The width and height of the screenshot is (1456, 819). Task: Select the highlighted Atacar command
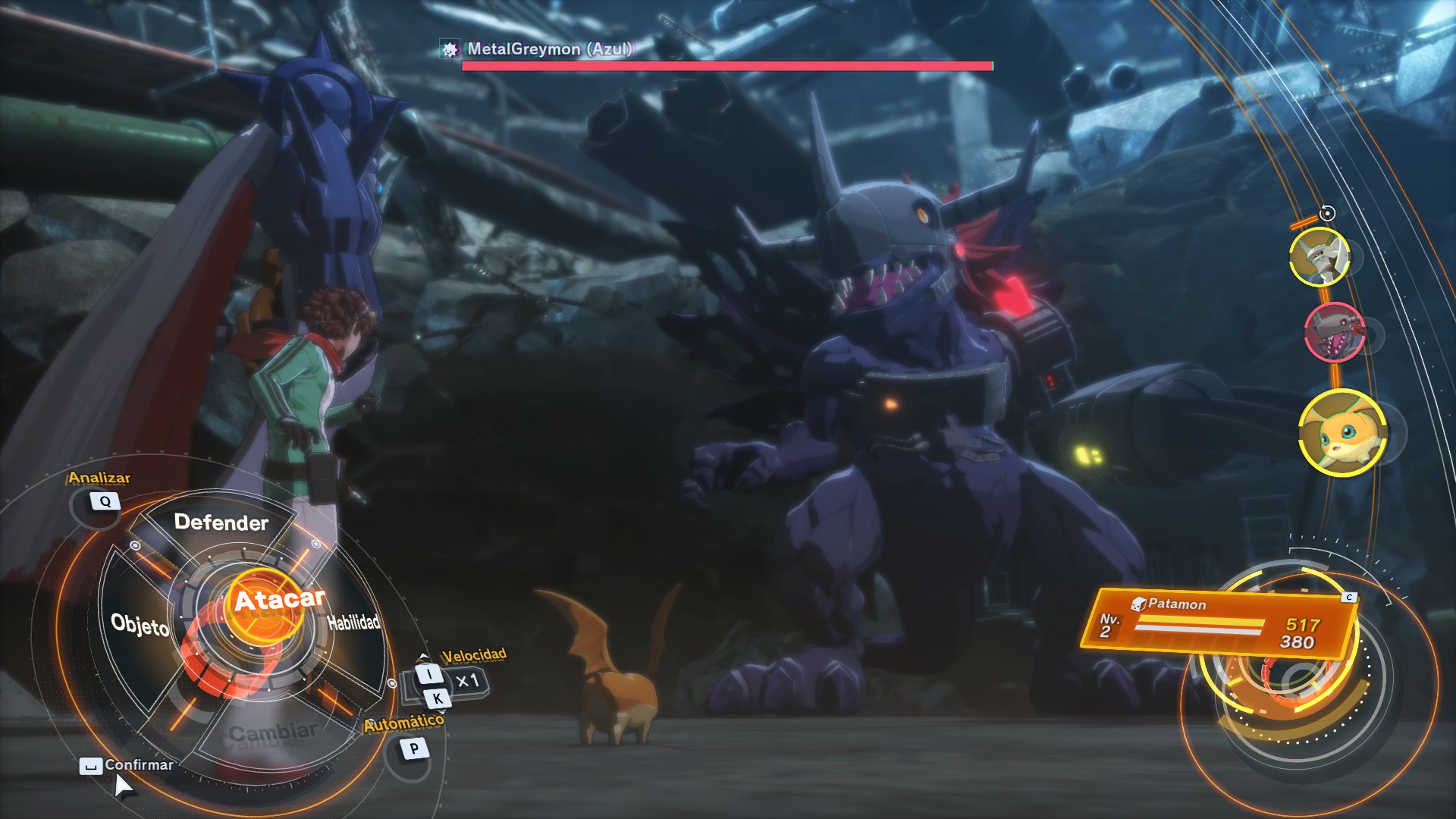tap(281, 599)
